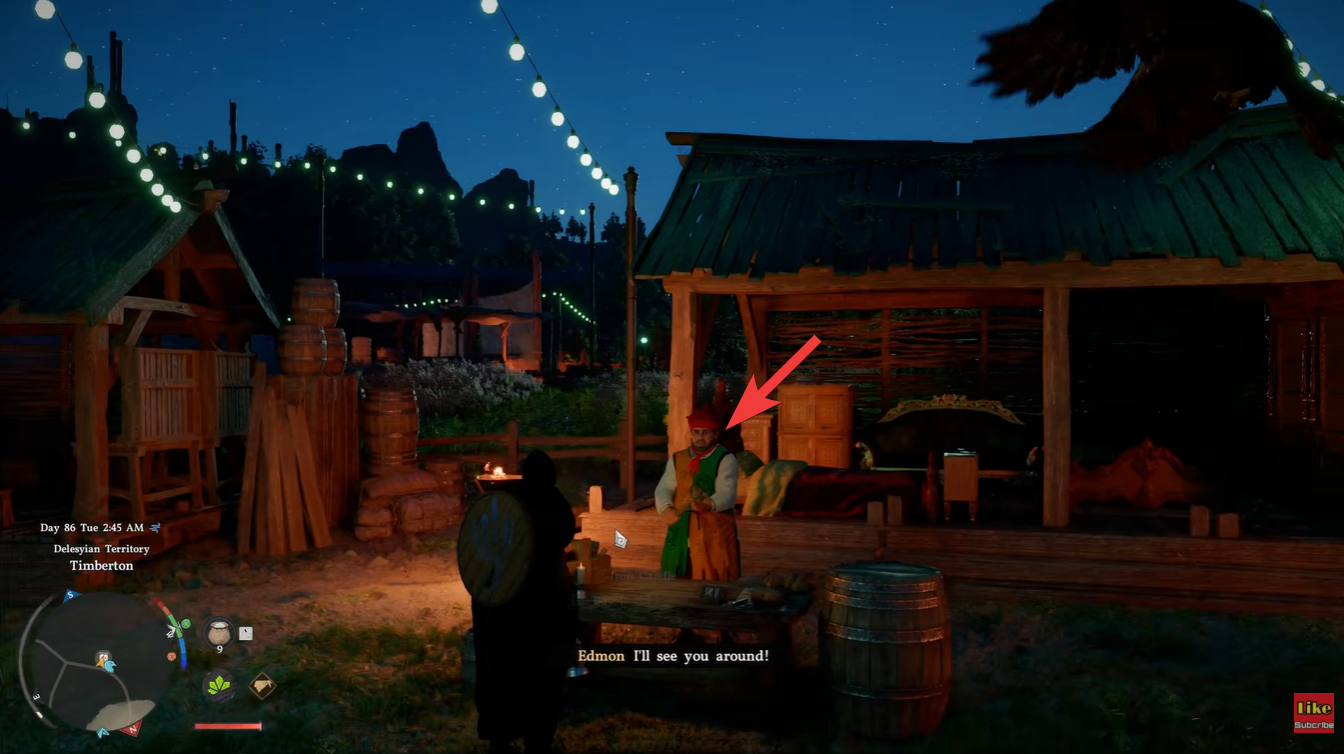The height and width of the screenshot is (754, 1344).
Task: Click the green dot above the stamina arc
Action: tap(185, 624)
